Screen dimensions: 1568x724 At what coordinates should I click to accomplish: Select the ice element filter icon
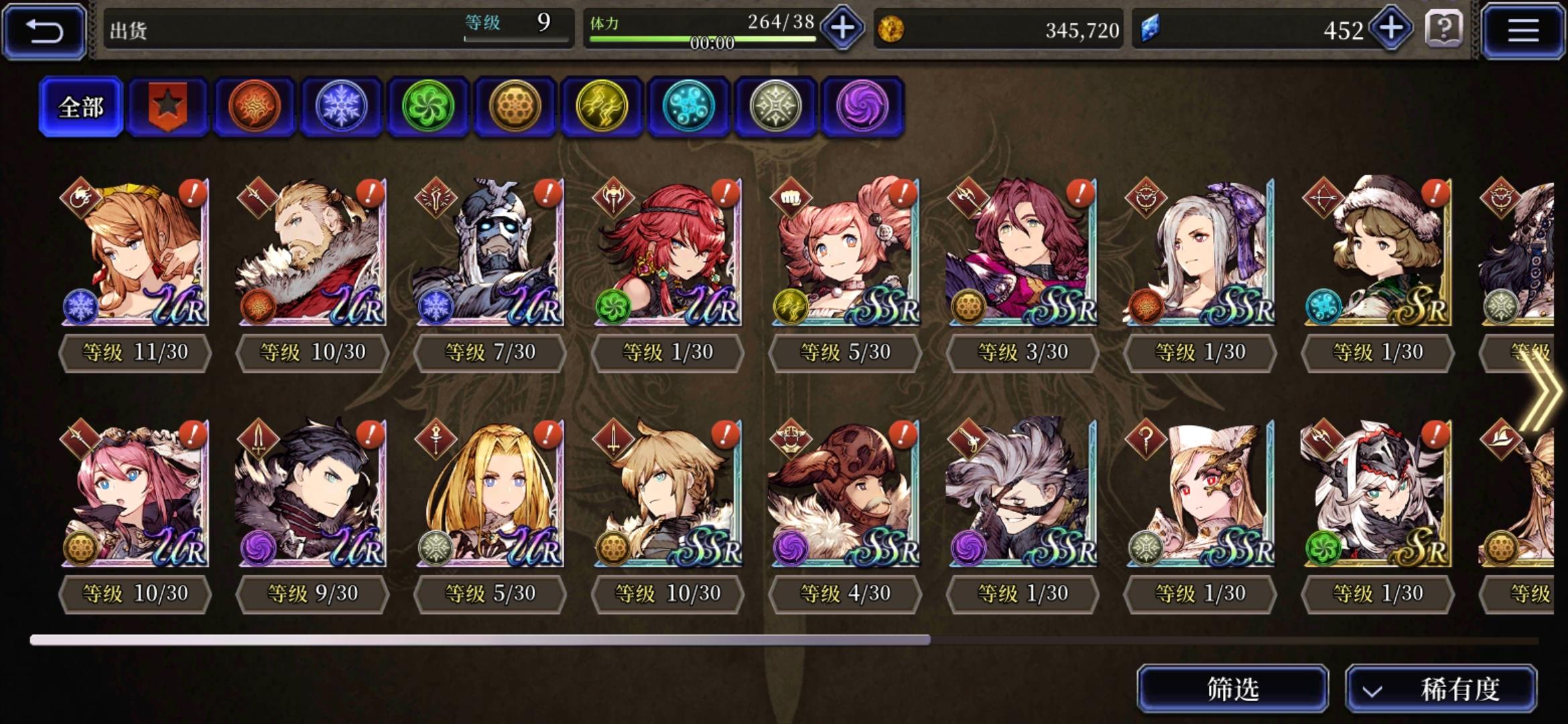point(340,107)
